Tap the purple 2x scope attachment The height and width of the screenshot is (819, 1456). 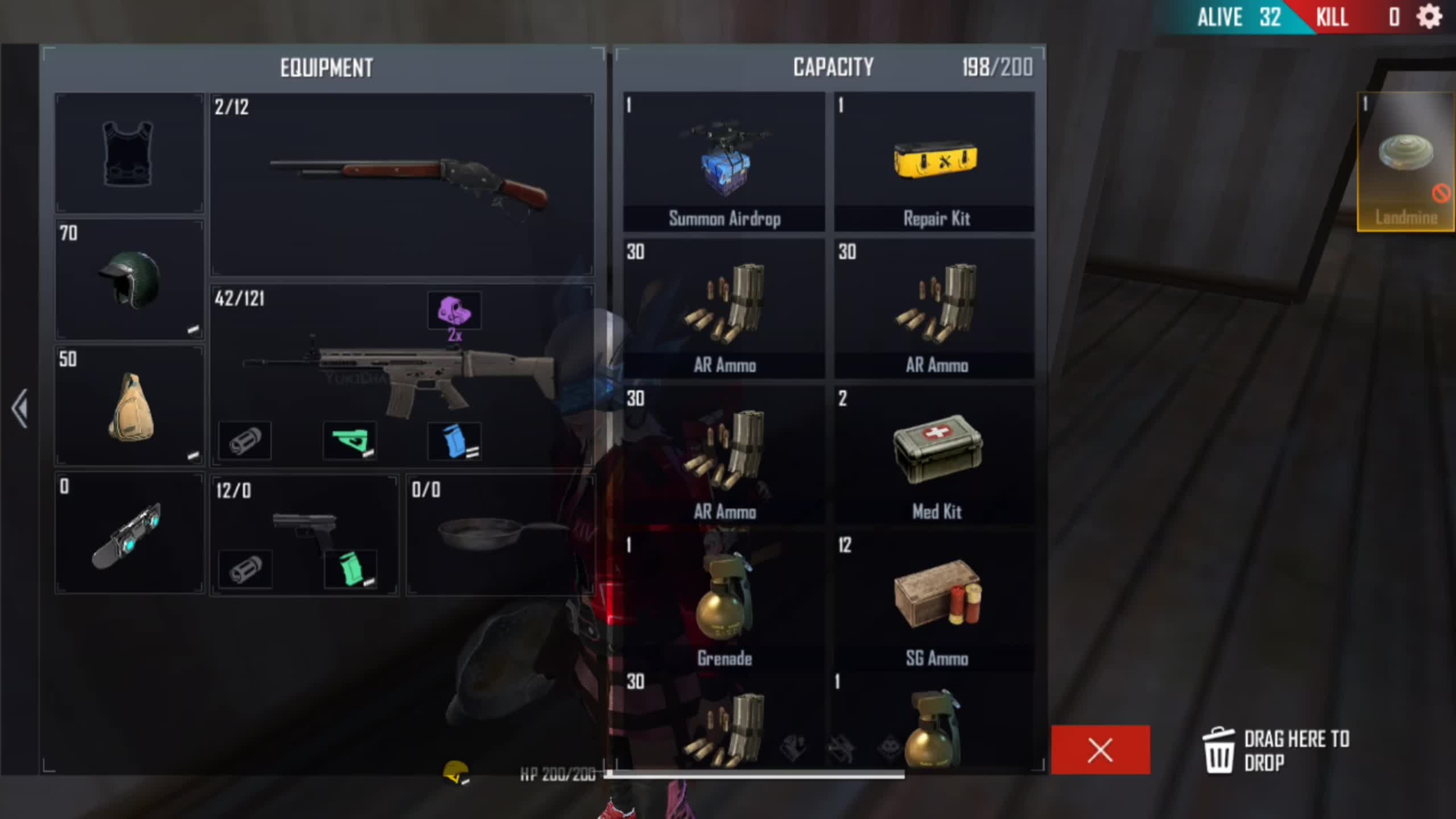tap(454, 311)
